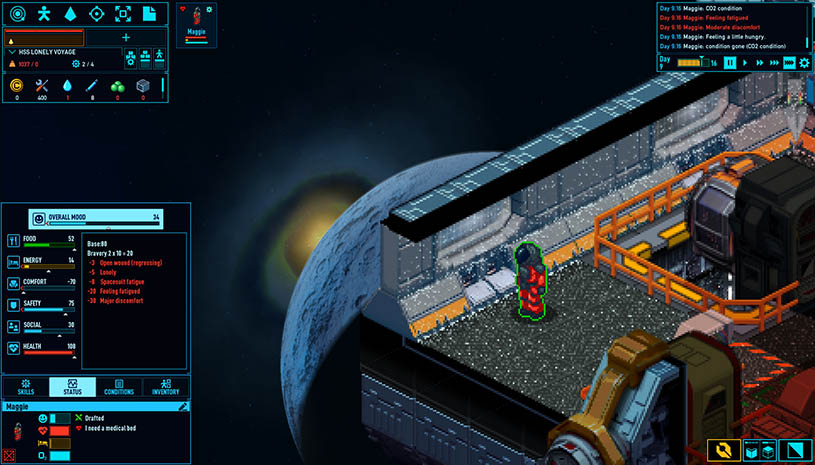The height and width of the screenshot is (465, 815).
Task: Switch to the Skills tab
Action: point(25,388)
